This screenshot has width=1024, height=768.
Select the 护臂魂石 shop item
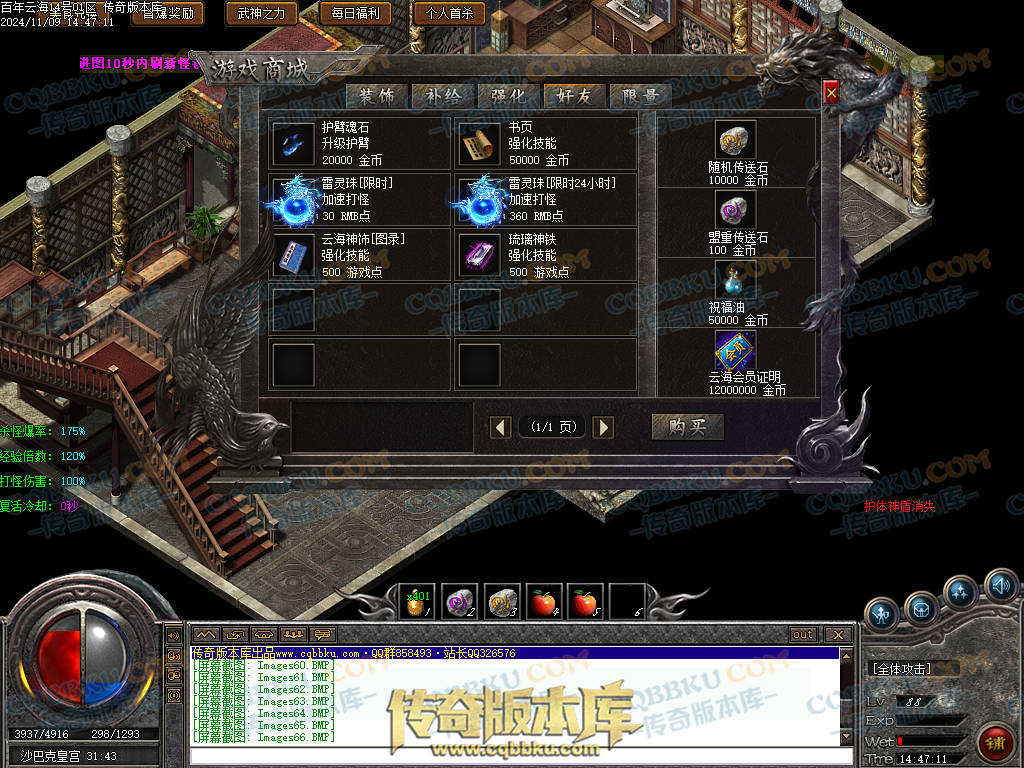click(x=294, y=144)
